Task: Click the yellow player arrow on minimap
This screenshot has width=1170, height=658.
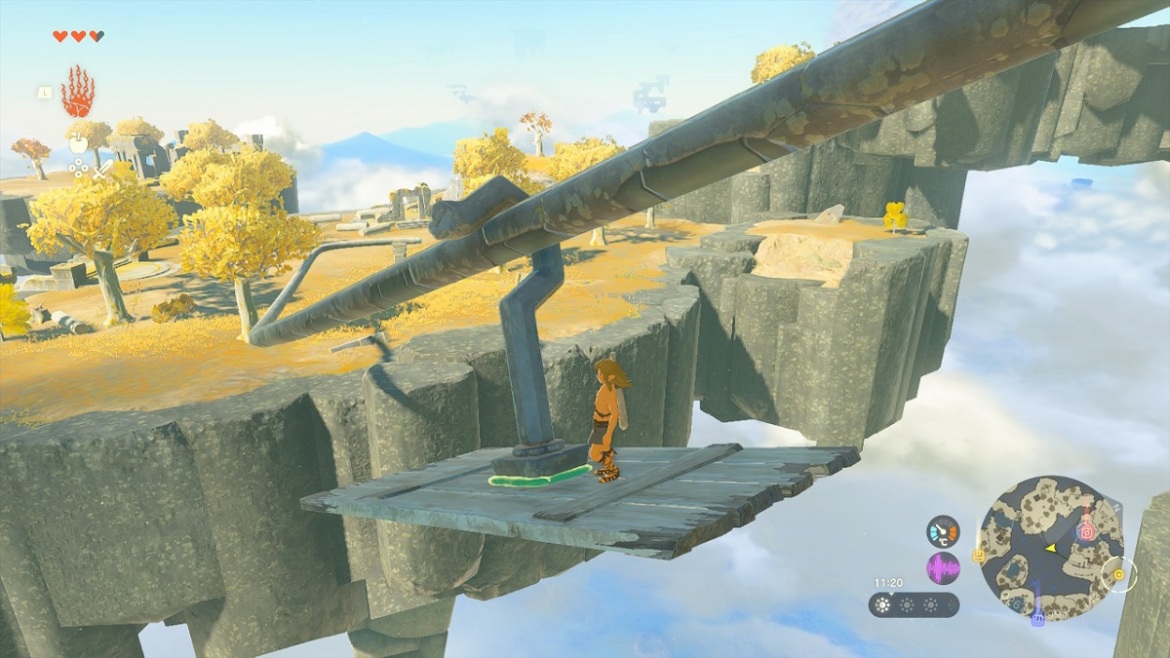Action: (1050, 548)
